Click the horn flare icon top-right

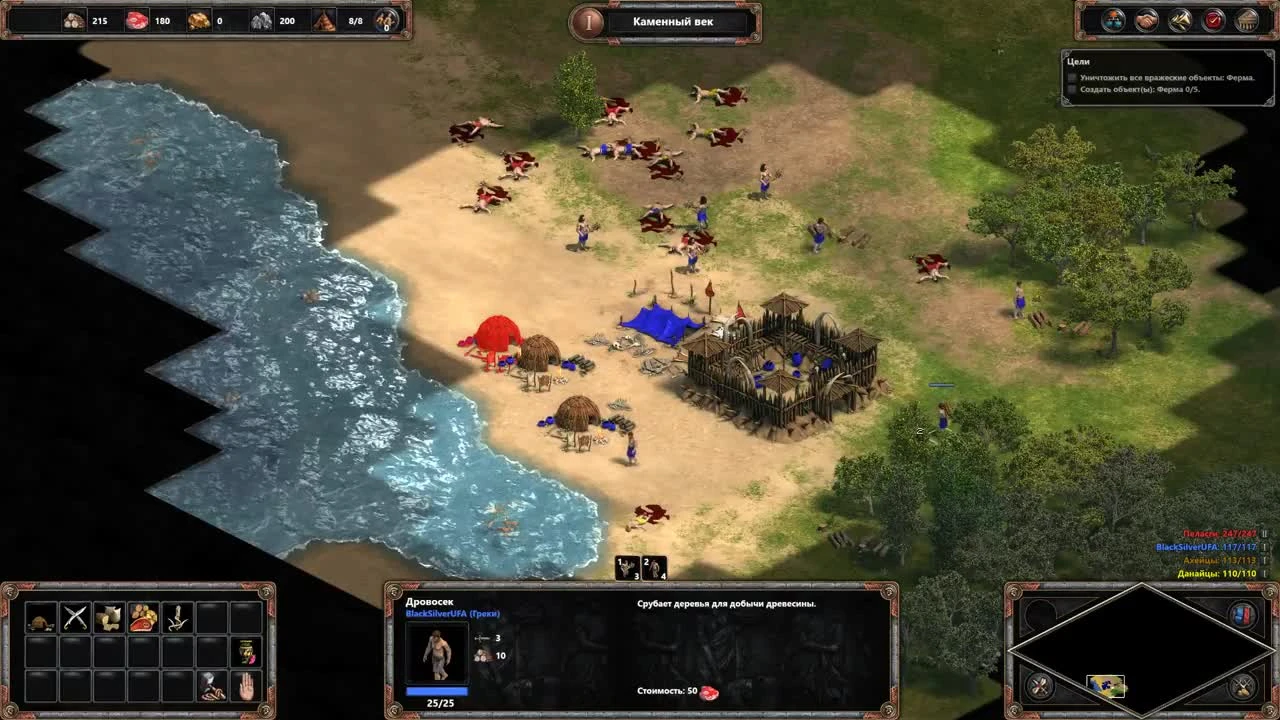pyautogui.click(x=1180, y=18)
